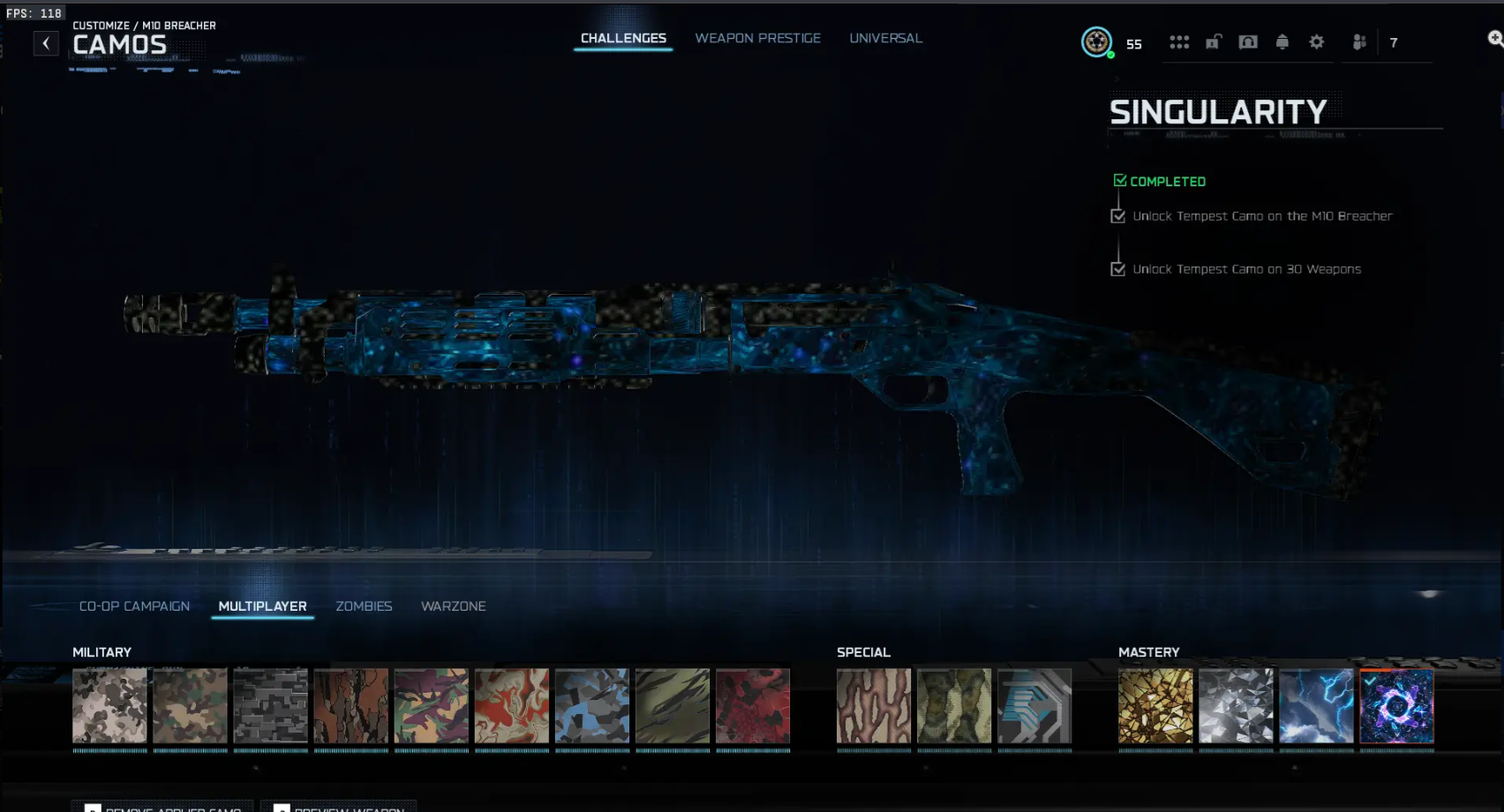Click the checkbox for Unlock Tempest Camo on 30 Weapons
The height and width of the screenshot is (812, 1504).
point(1118,268)
